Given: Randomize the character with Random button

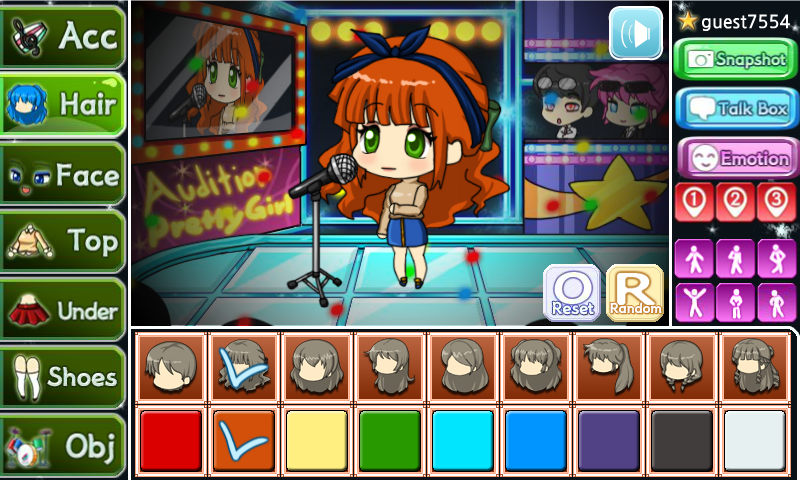Looking at the screenshot, I should tap(635, 293).
